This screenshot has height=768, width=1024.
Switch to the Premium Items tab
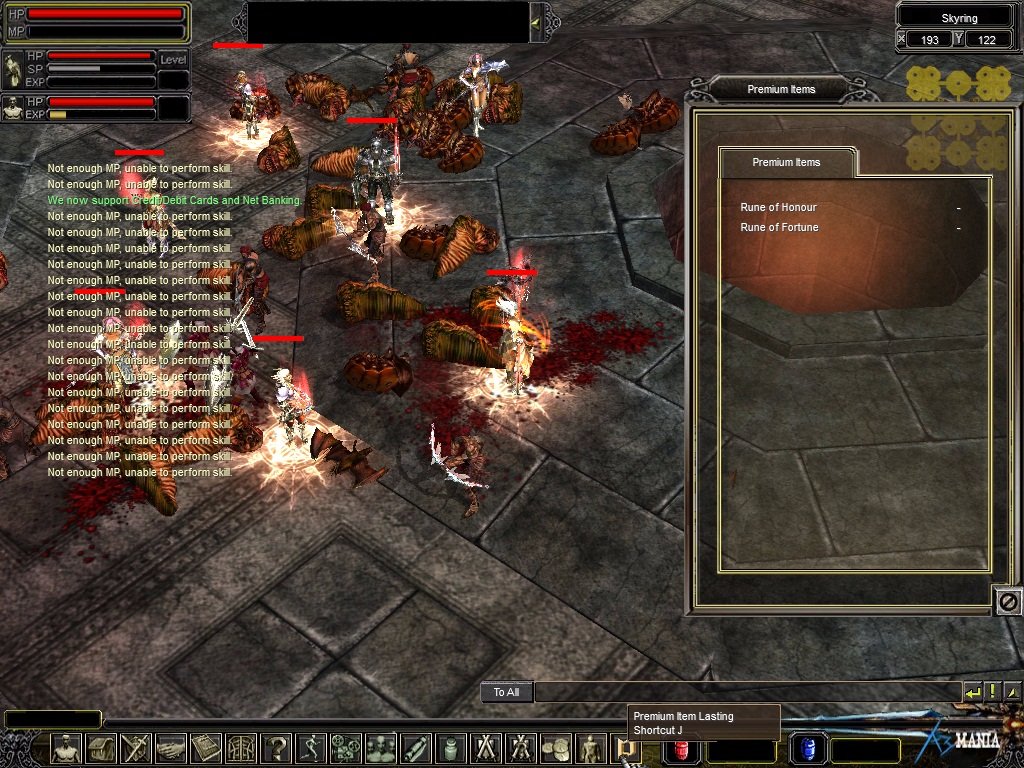pos(786,162)
